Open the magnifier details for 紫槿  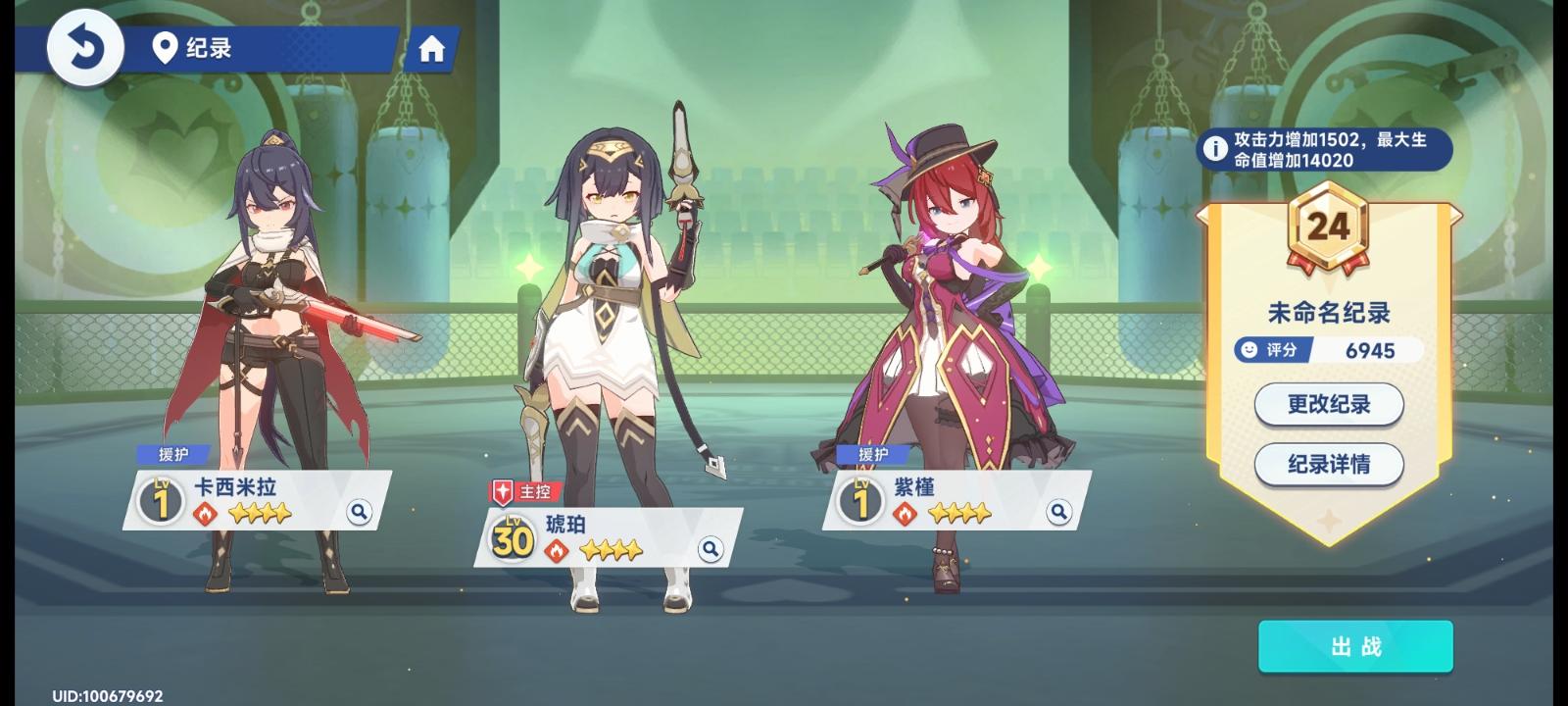click(1058, 512)
